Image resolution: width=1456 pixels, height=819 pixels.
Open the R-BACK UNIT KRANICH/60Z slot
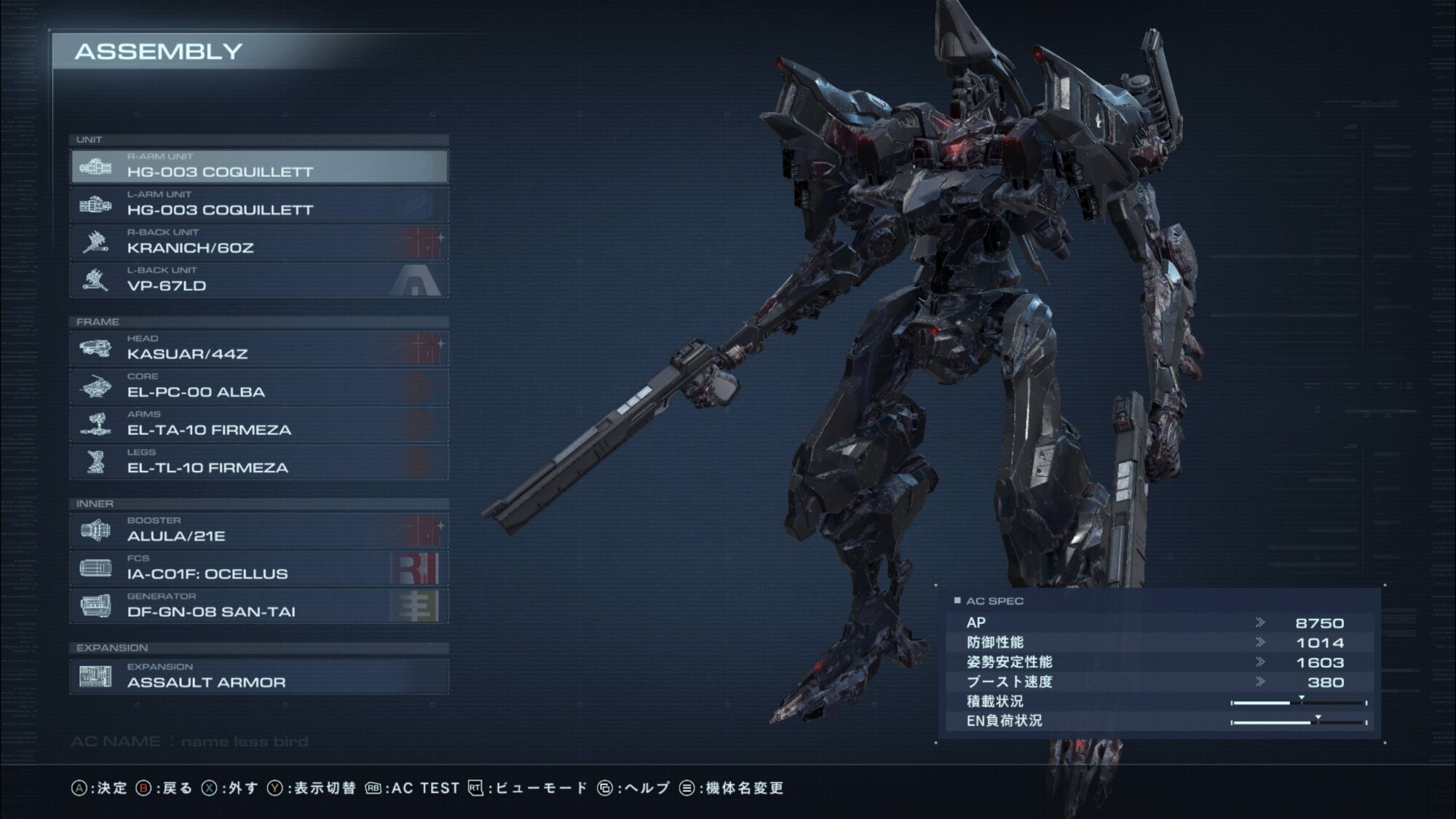(x=258, y=242)
